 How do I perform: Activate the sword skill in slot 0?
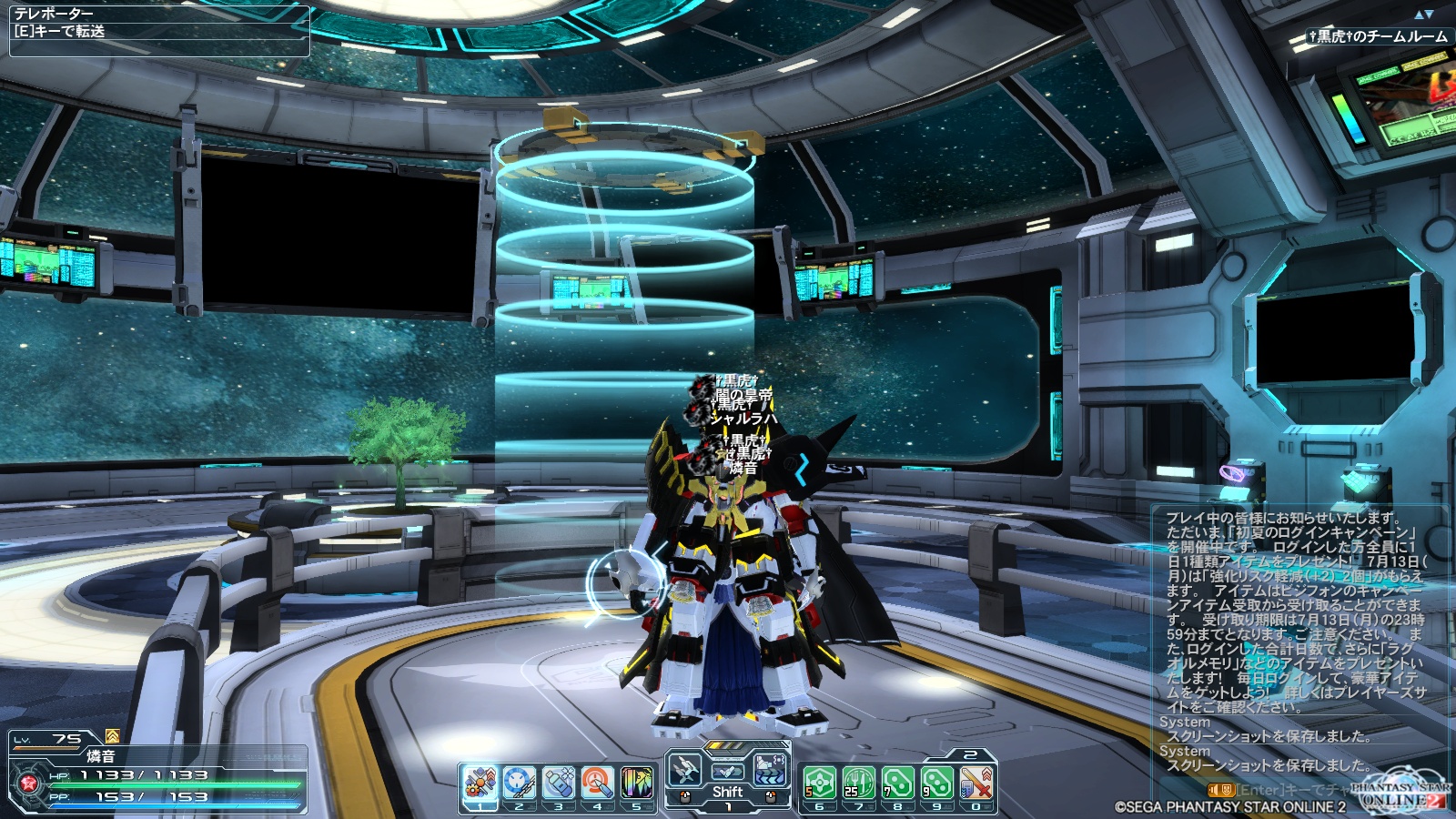976,783
